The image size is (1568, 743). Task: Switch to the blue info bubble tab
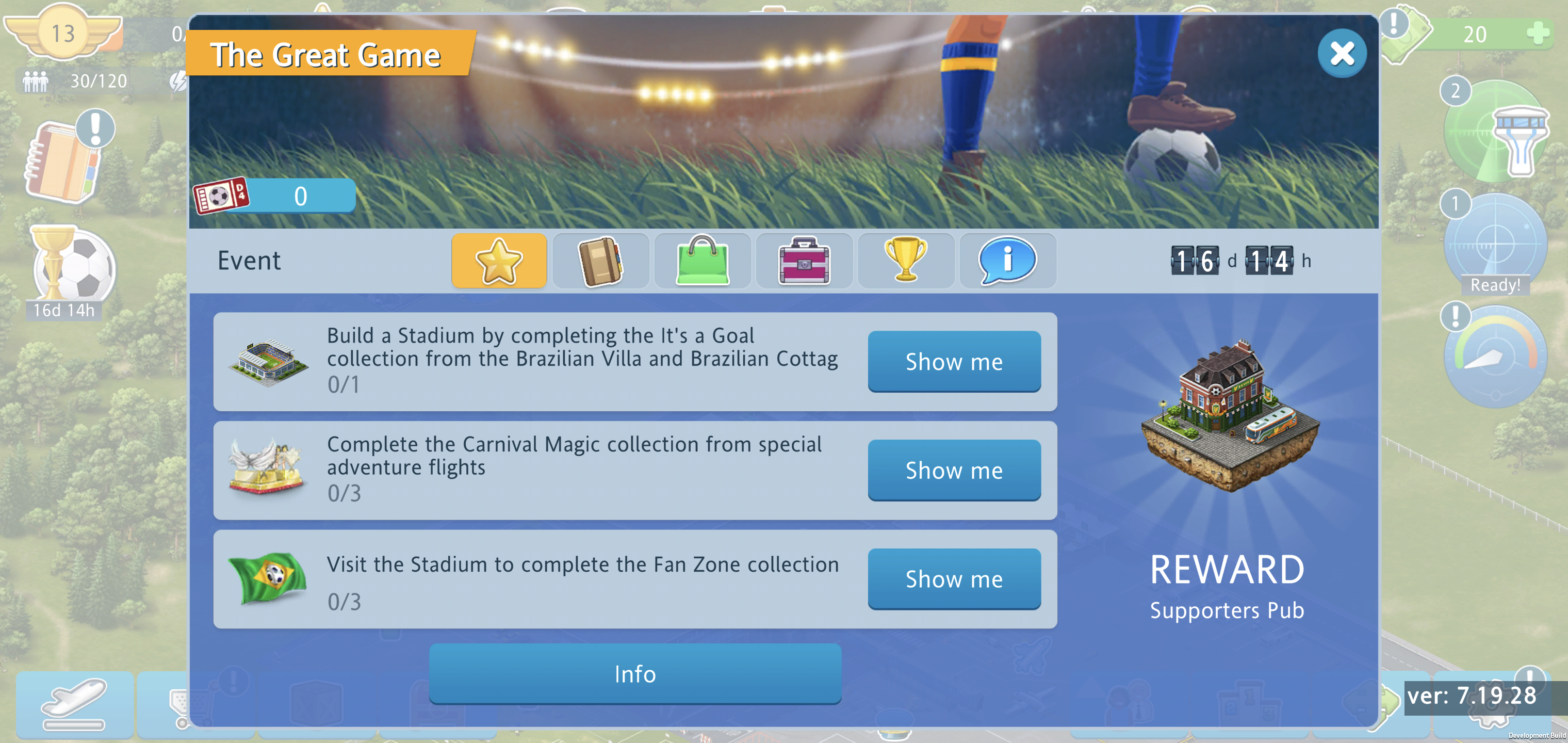pyautogui.click(x=1007, y=261)
